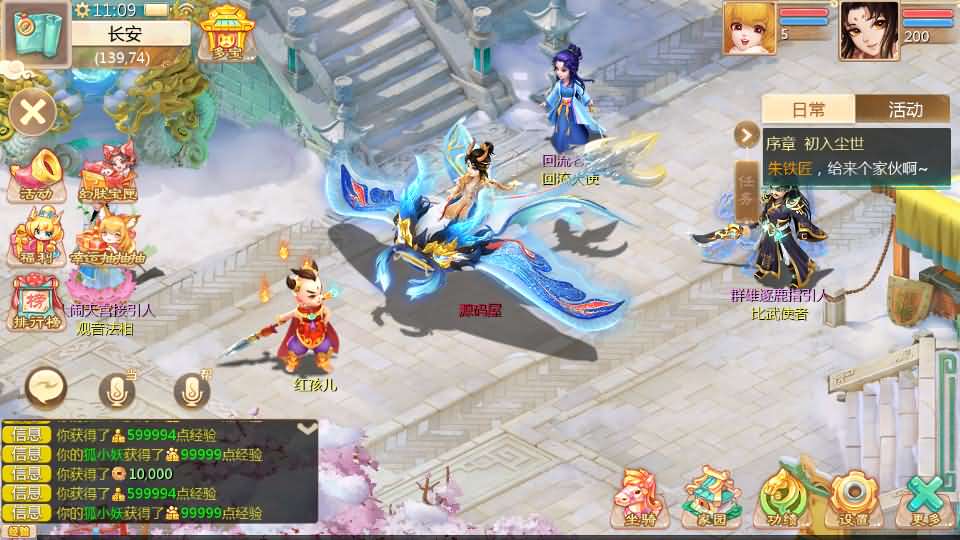Switch to the 日常 daily tab

coord(809,109)
